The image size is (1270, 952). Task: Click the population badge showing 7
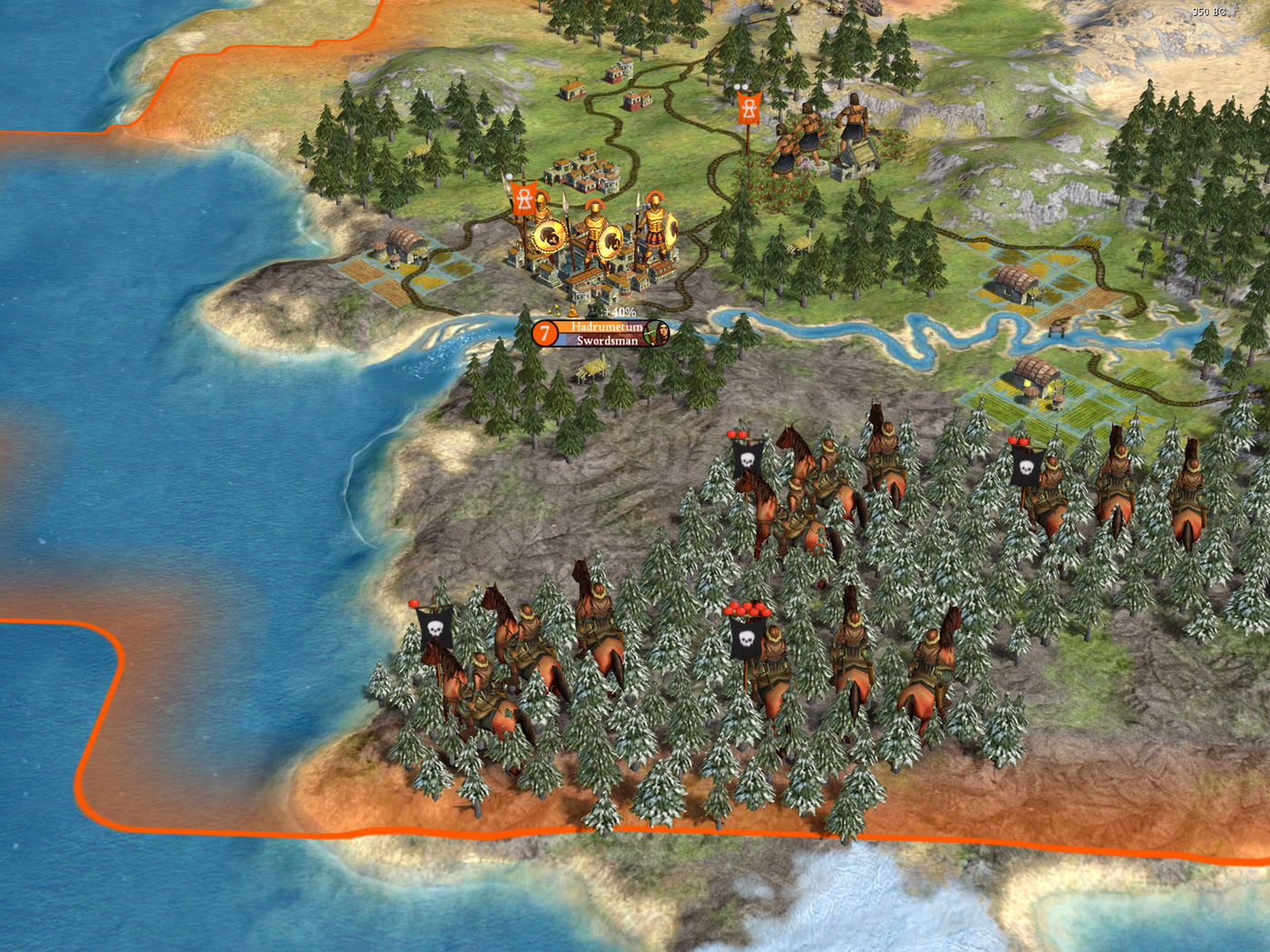[x=543, y=332]
